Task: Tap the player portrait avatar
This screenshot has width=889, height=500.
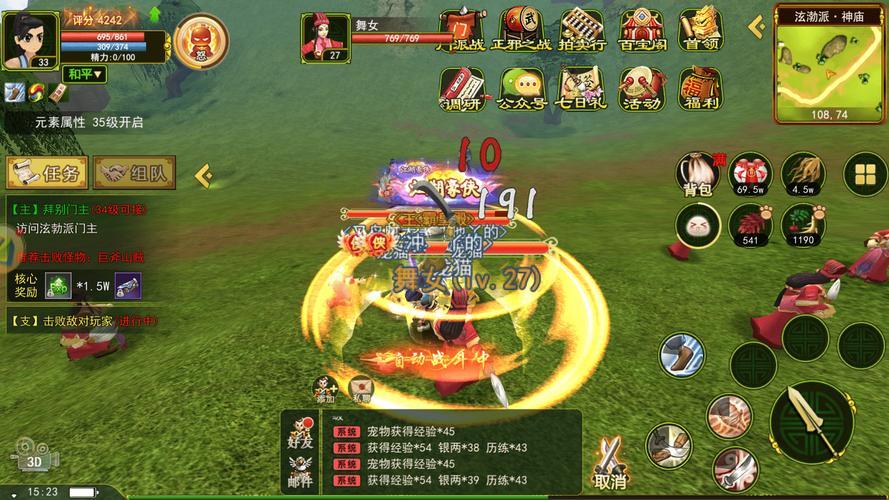Action: pyautogui.click(x=29, y=39)
